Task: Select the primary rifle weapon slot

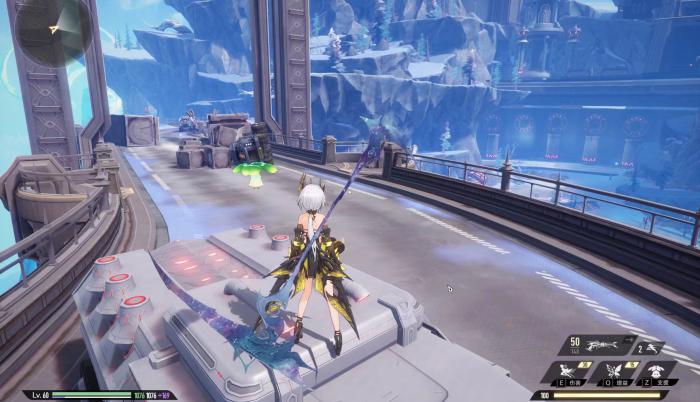Action: pos(604,346)
